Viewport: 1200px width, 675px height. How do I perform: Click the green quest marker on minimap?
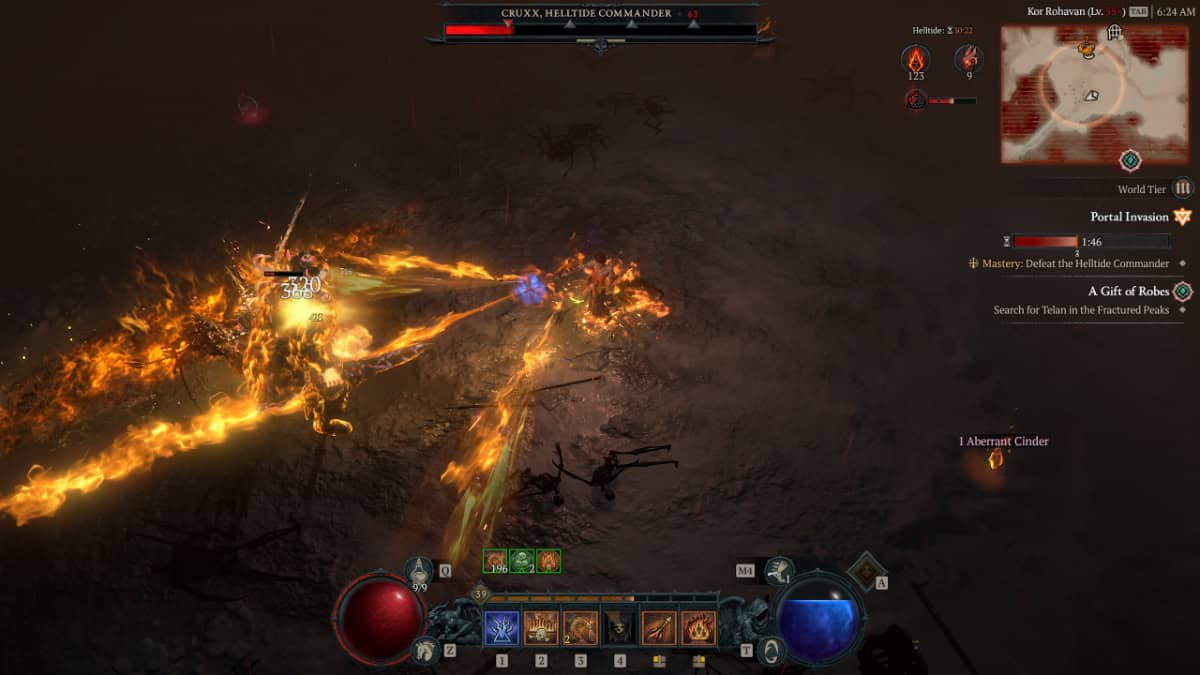[x=1130, y=159]
